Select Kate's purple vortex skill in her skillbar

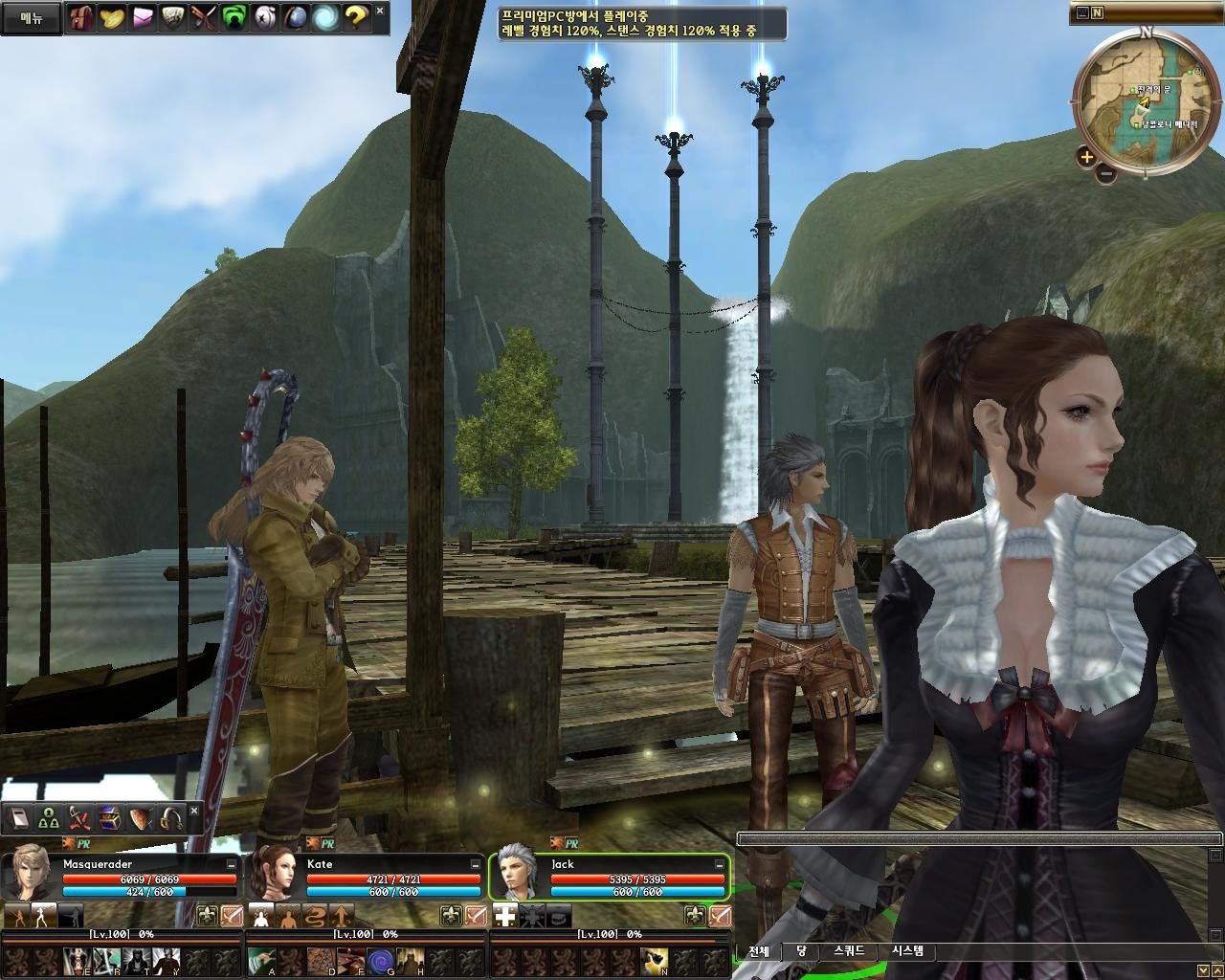coord(379,960)
